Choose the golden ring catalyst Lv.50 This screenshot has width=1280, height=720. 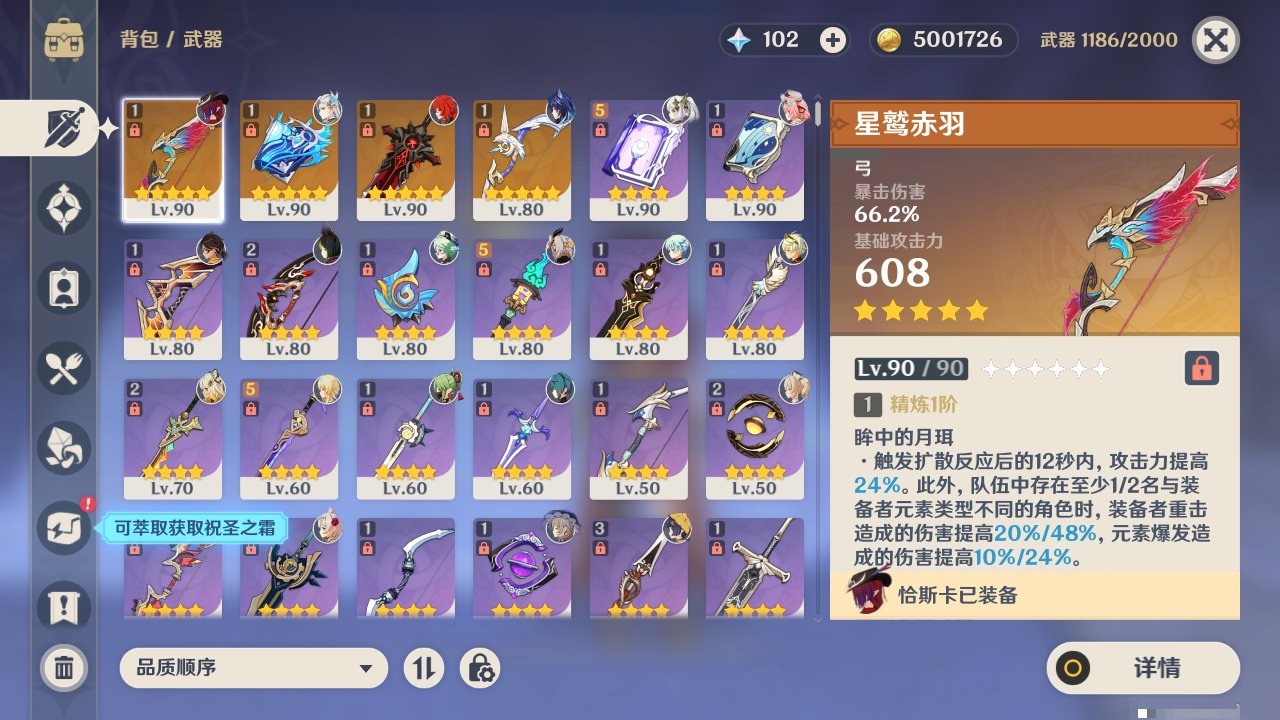(x=754, y=438)
